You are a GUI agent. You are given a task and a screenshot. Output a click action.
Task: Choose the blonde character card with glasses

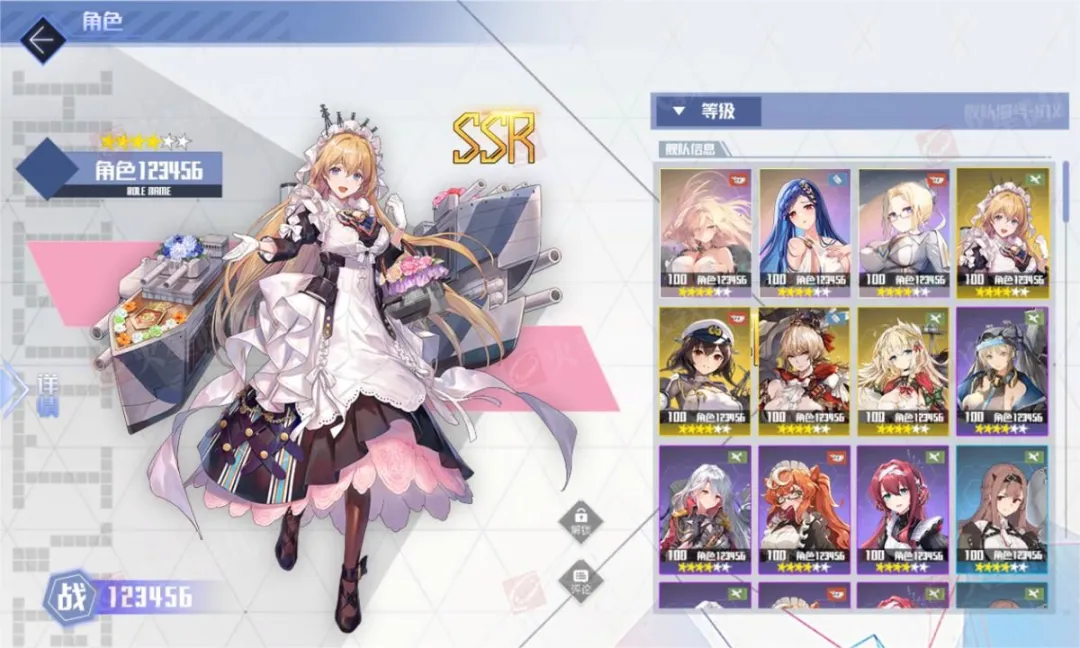pyautogui.click(x=903, y=232)
